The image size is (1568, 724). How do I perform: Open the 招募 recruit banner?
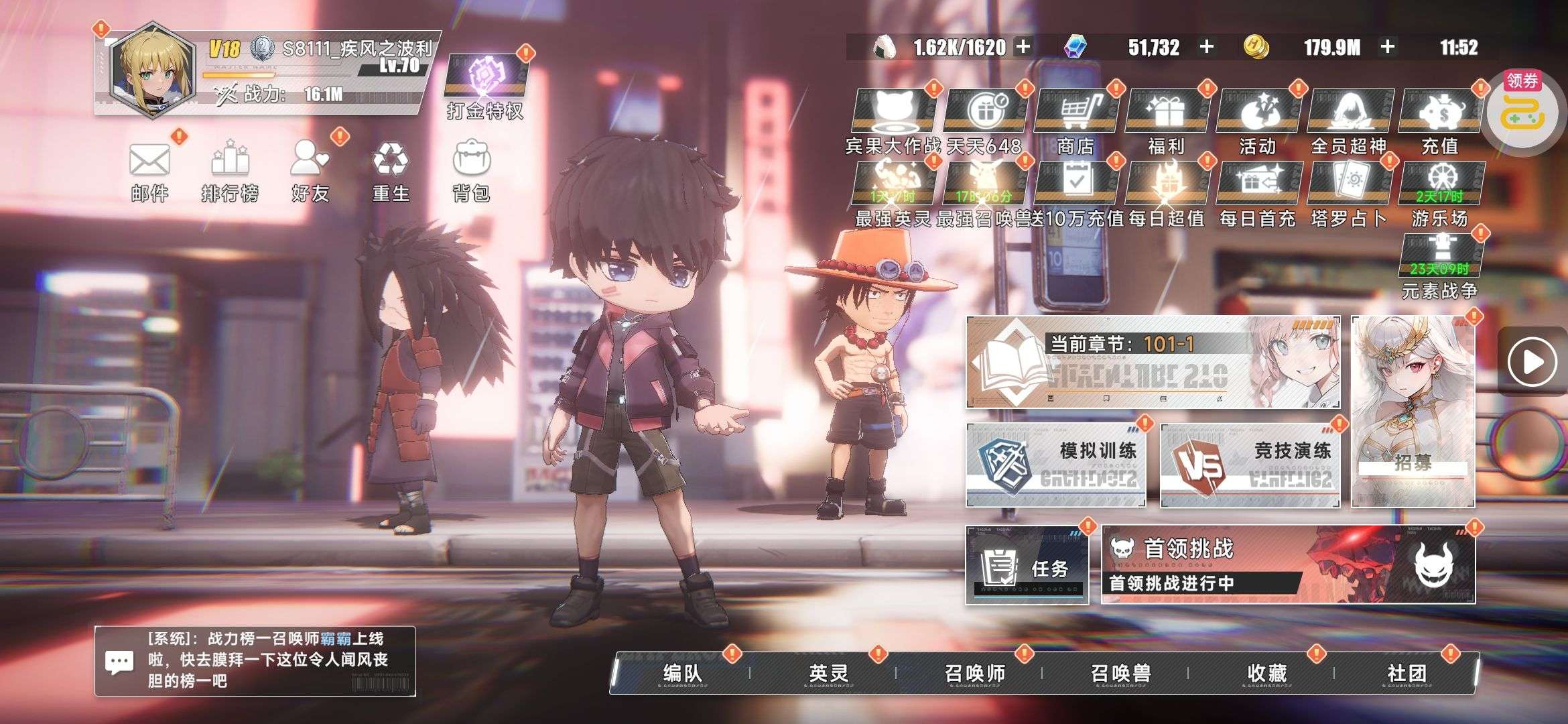click(1413, 412)
